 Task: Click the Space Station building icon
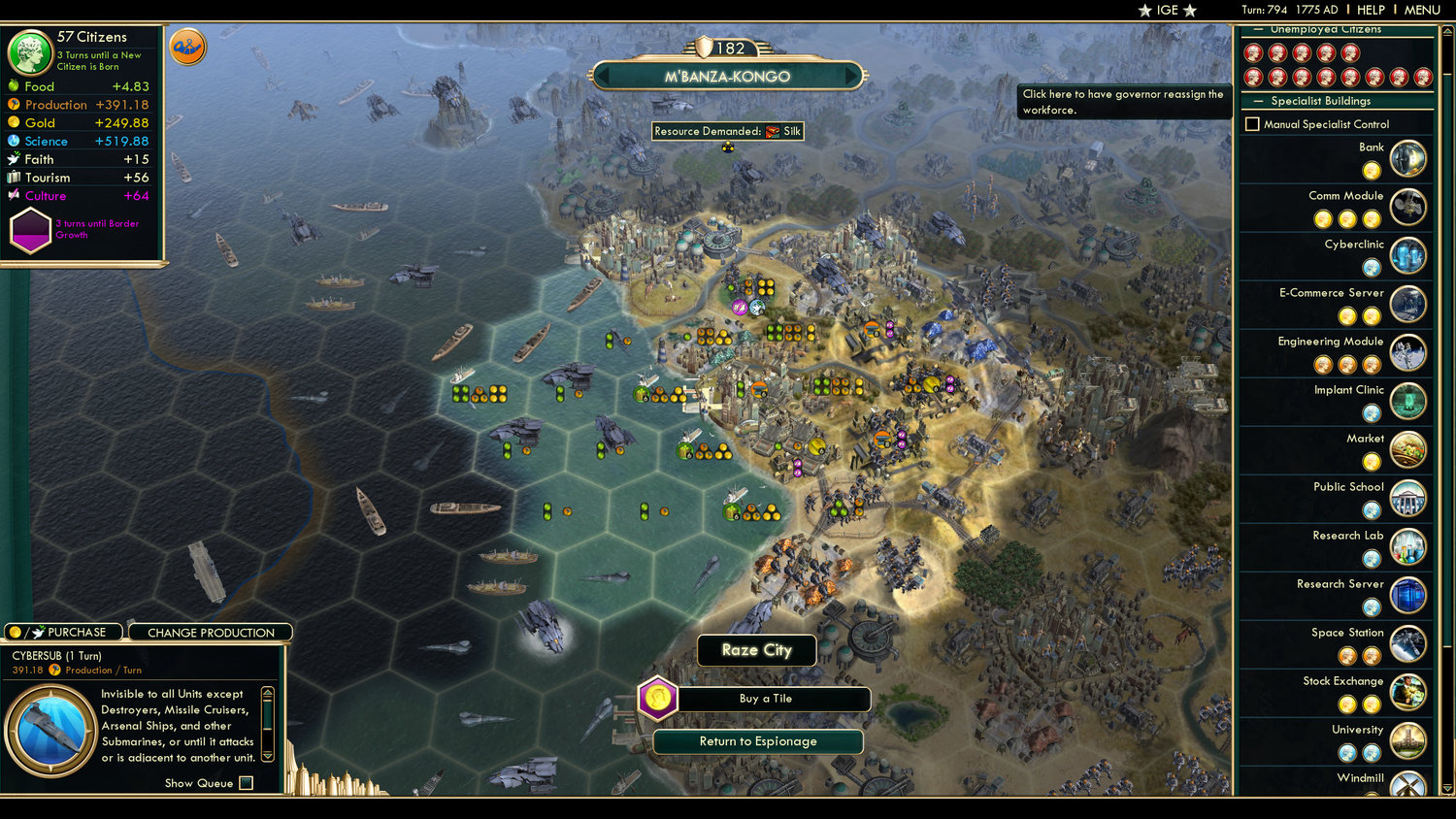1408,644
